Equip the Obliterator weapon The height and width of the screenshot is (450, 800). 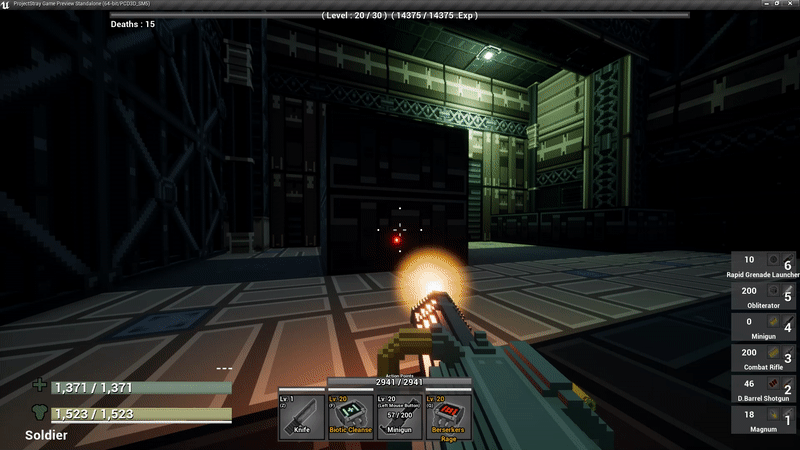[765, 294]
